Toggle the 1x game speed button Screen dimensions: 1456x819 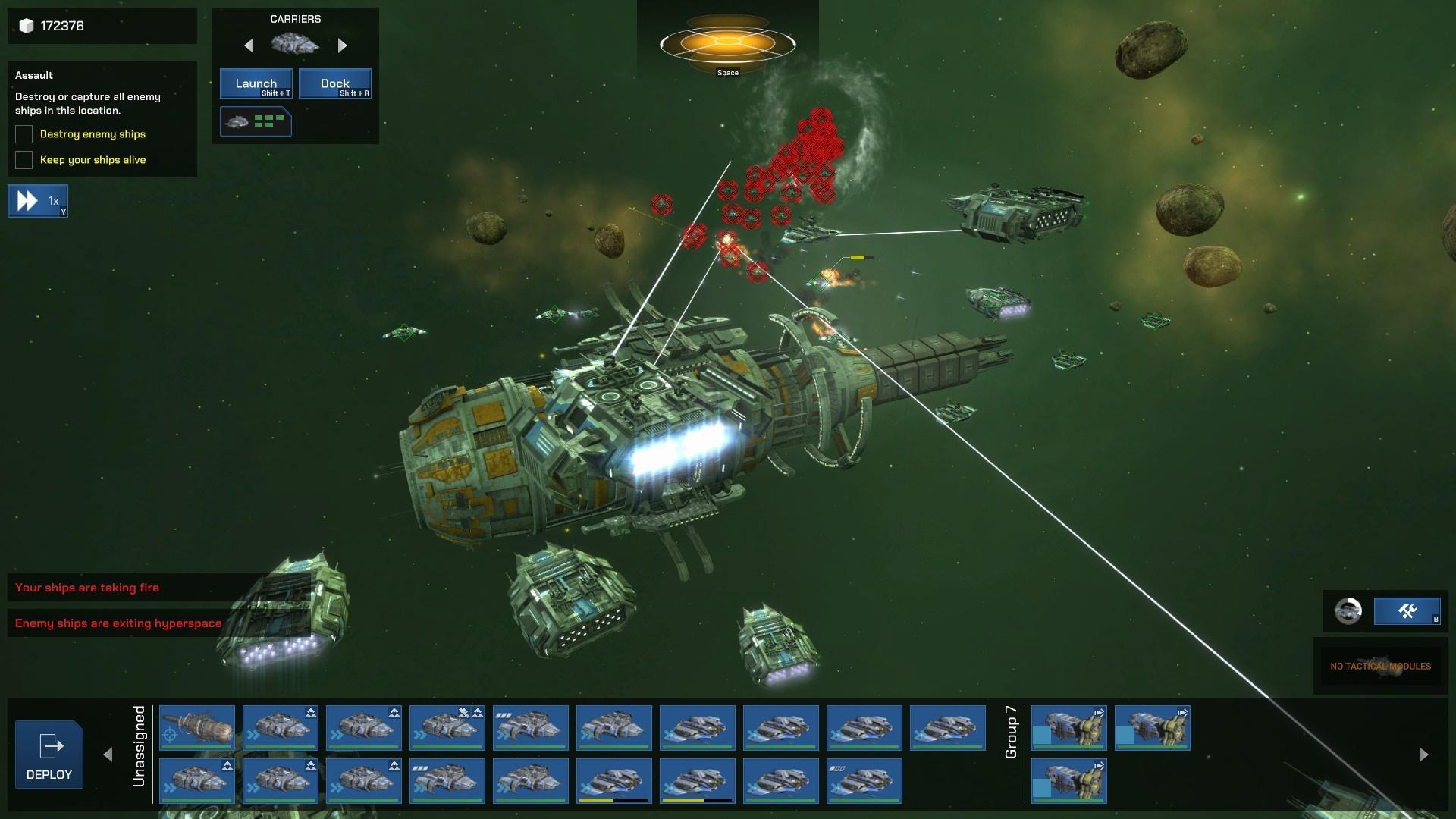point(38,201)
